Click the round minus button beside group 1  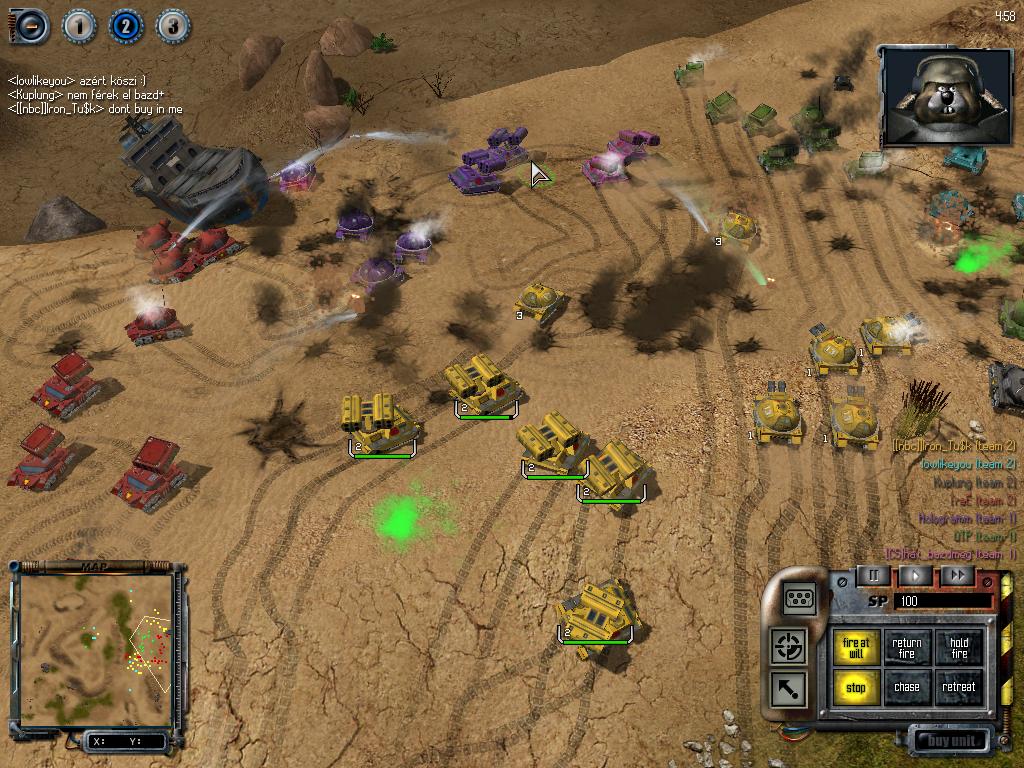click(30, 26)
